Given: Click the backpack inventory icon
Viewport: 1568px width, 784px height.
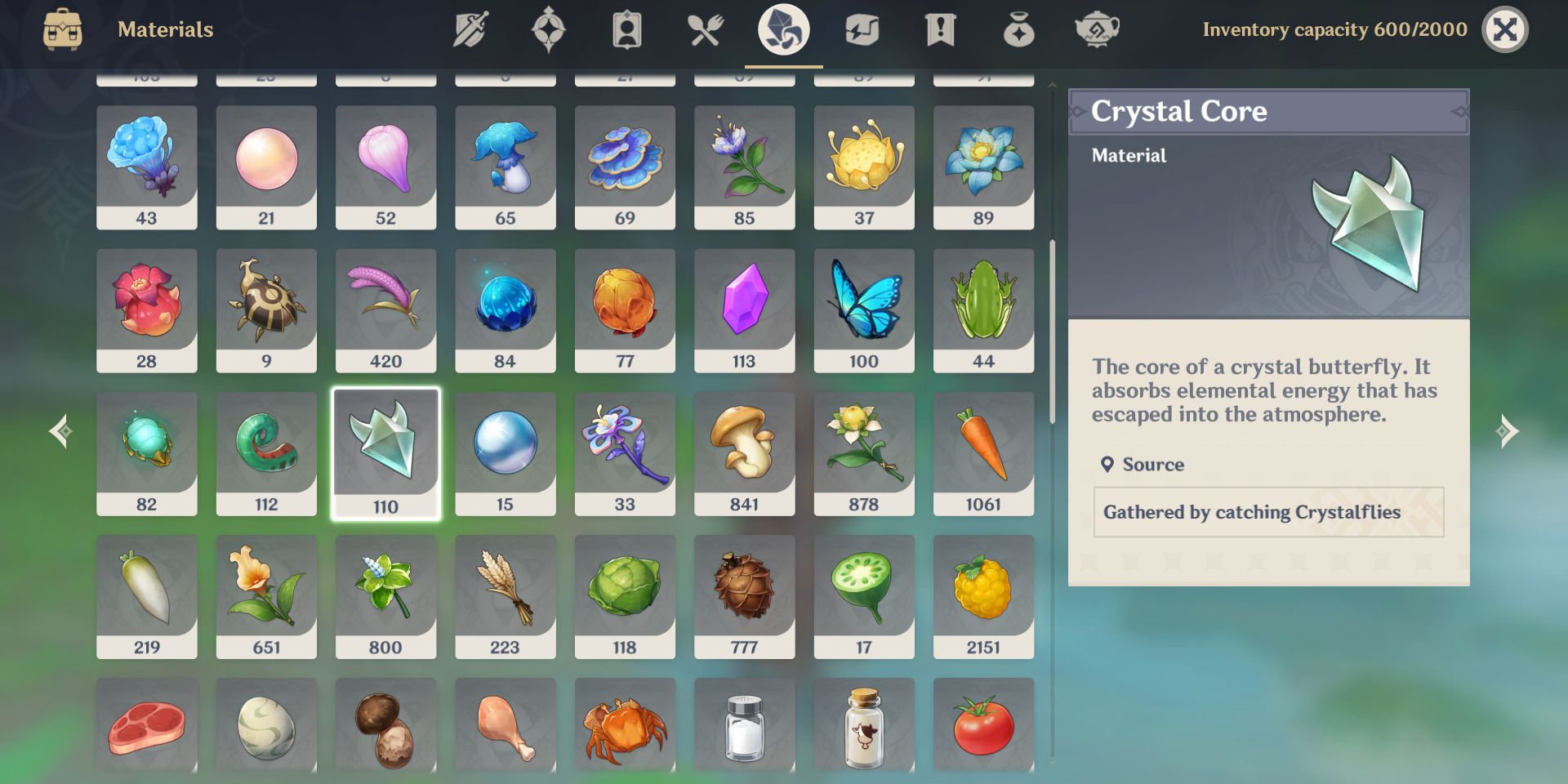Looking at the screenshot, I should pyautogui.click(x=65, y=29).
